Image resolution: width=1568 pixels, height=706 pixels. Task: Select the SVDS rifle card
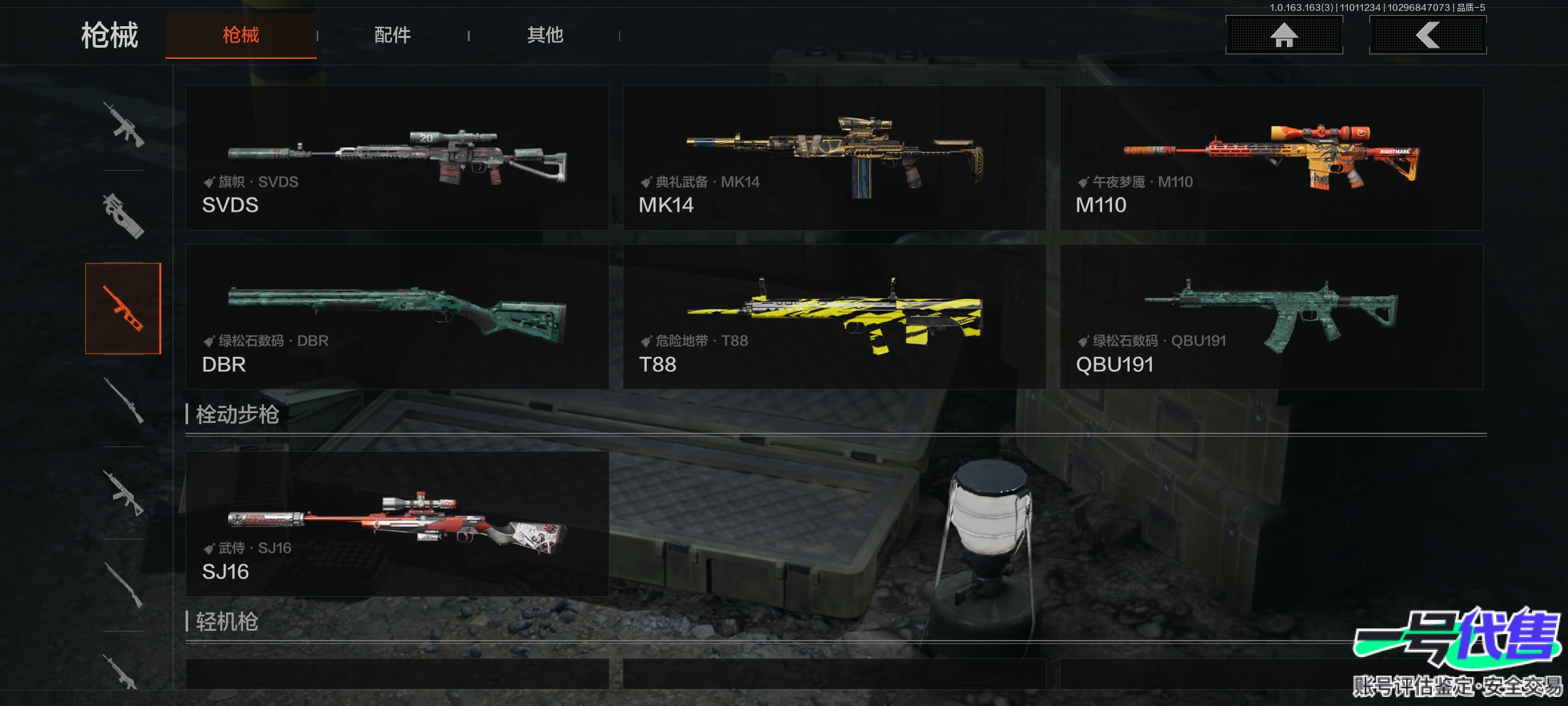(x=397, y=158)
